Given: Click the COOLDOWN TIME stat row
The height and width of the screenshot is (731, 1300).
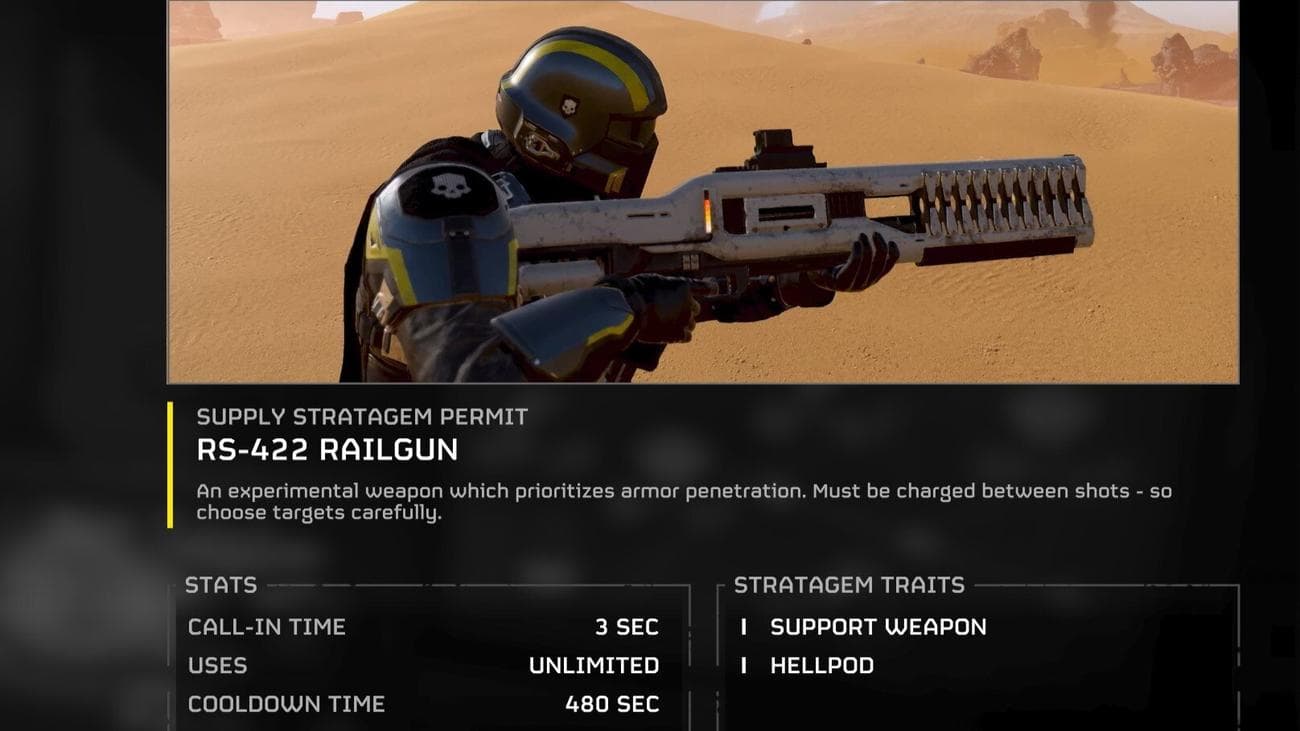Looking at the screenshot, I should tap(285, 703).
